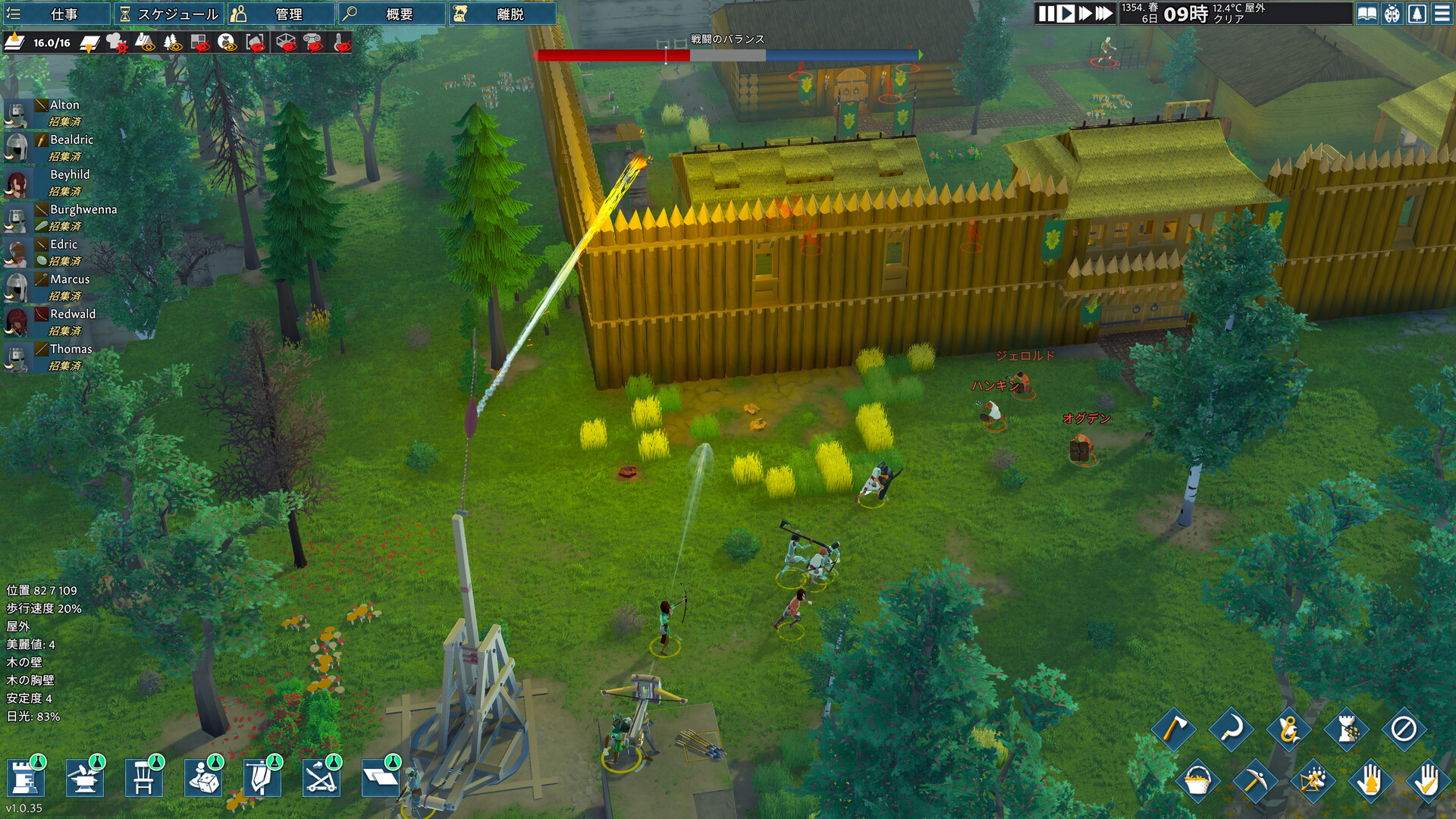Toggle the resource sack eye overlay
Viewport: 1456px width, 819px height.
click(x=226, y=44)
